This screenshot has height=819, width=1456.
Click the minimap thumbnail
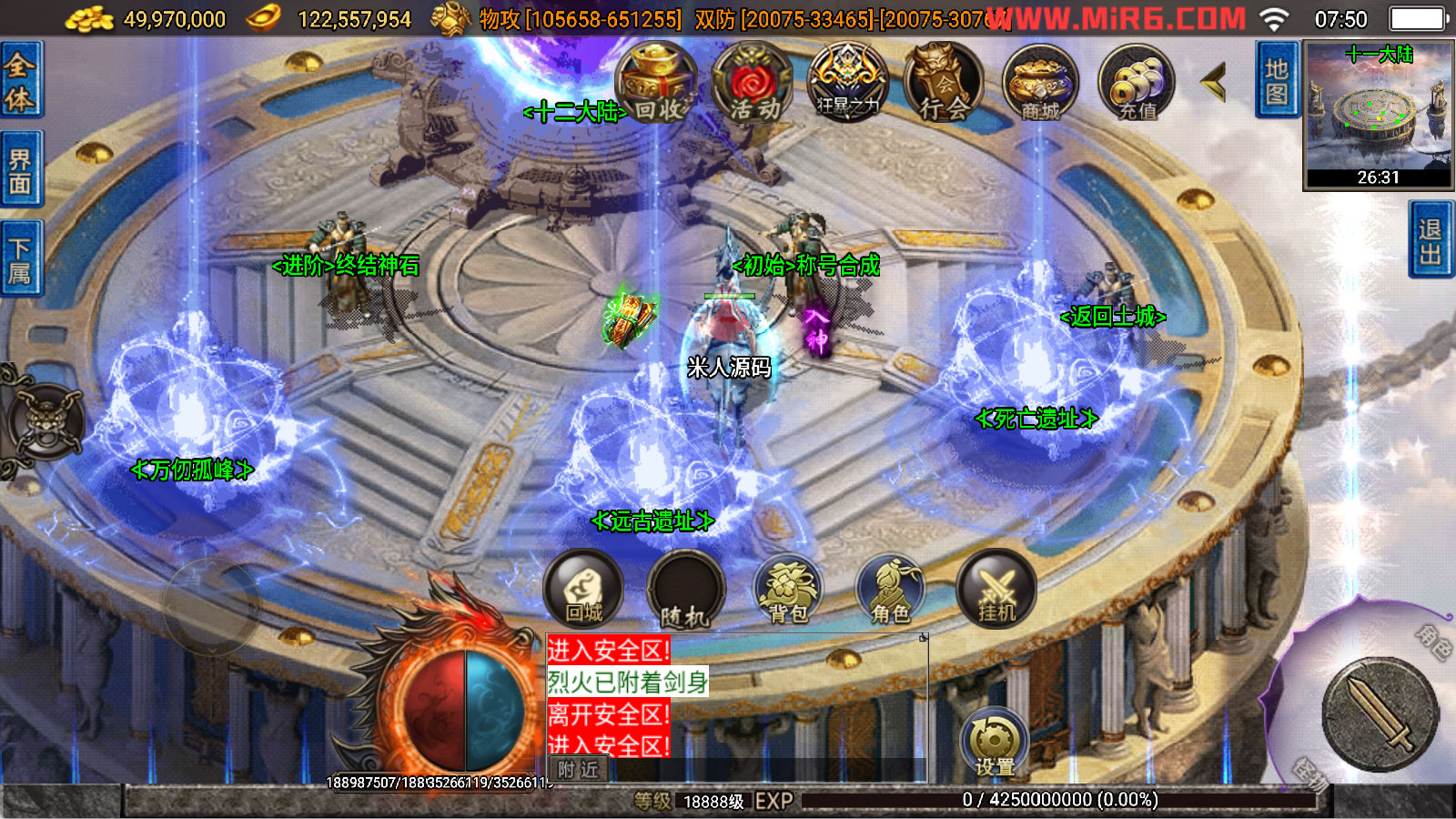(1378, 115)
